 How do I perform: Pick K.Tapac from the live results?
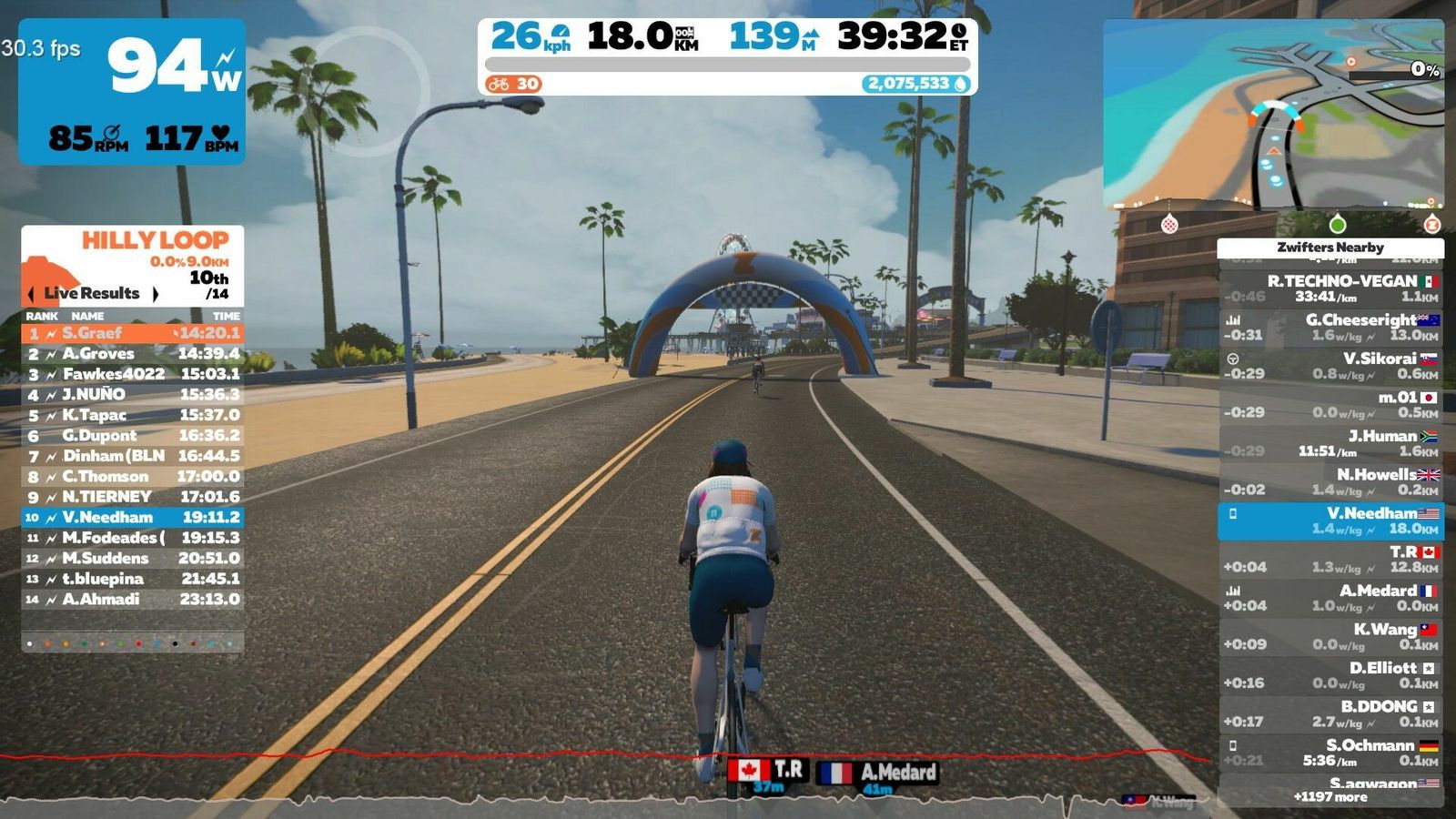pos(133,415)
